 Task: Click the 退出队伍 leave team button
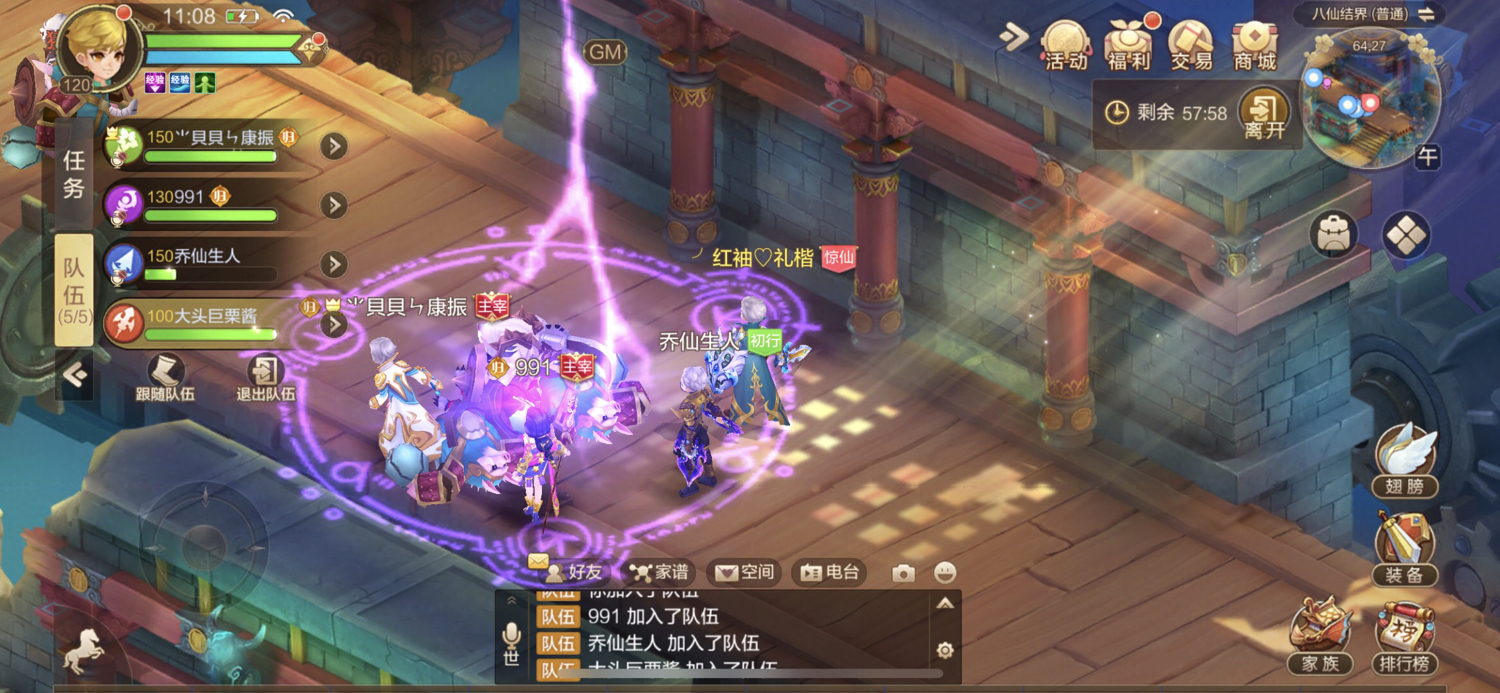click(x=265, y=377)
